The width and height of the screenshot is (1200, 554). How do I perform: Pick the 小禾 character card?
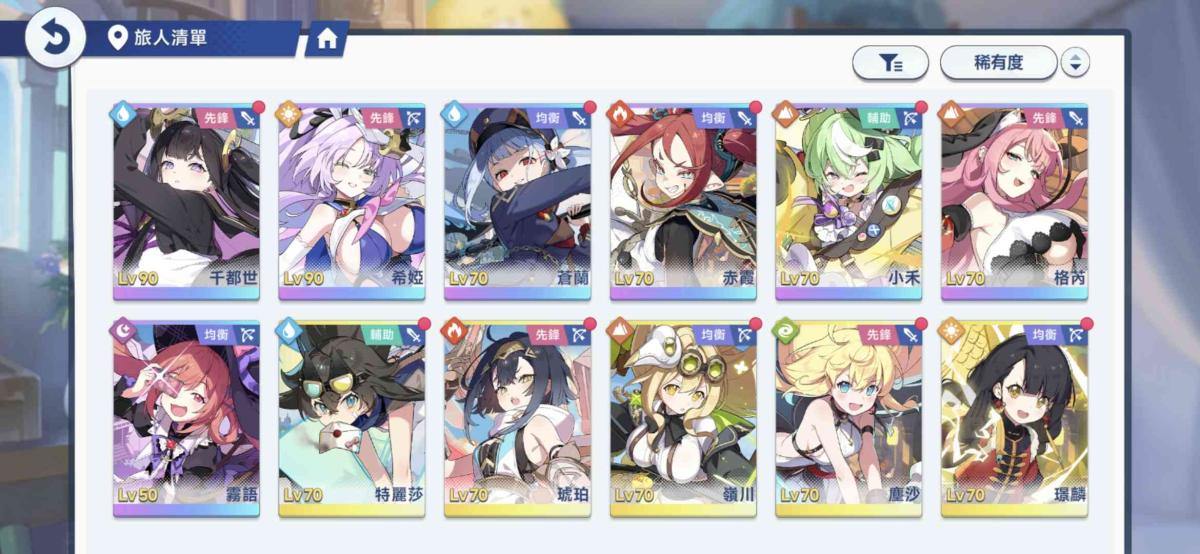coord(849,200)
